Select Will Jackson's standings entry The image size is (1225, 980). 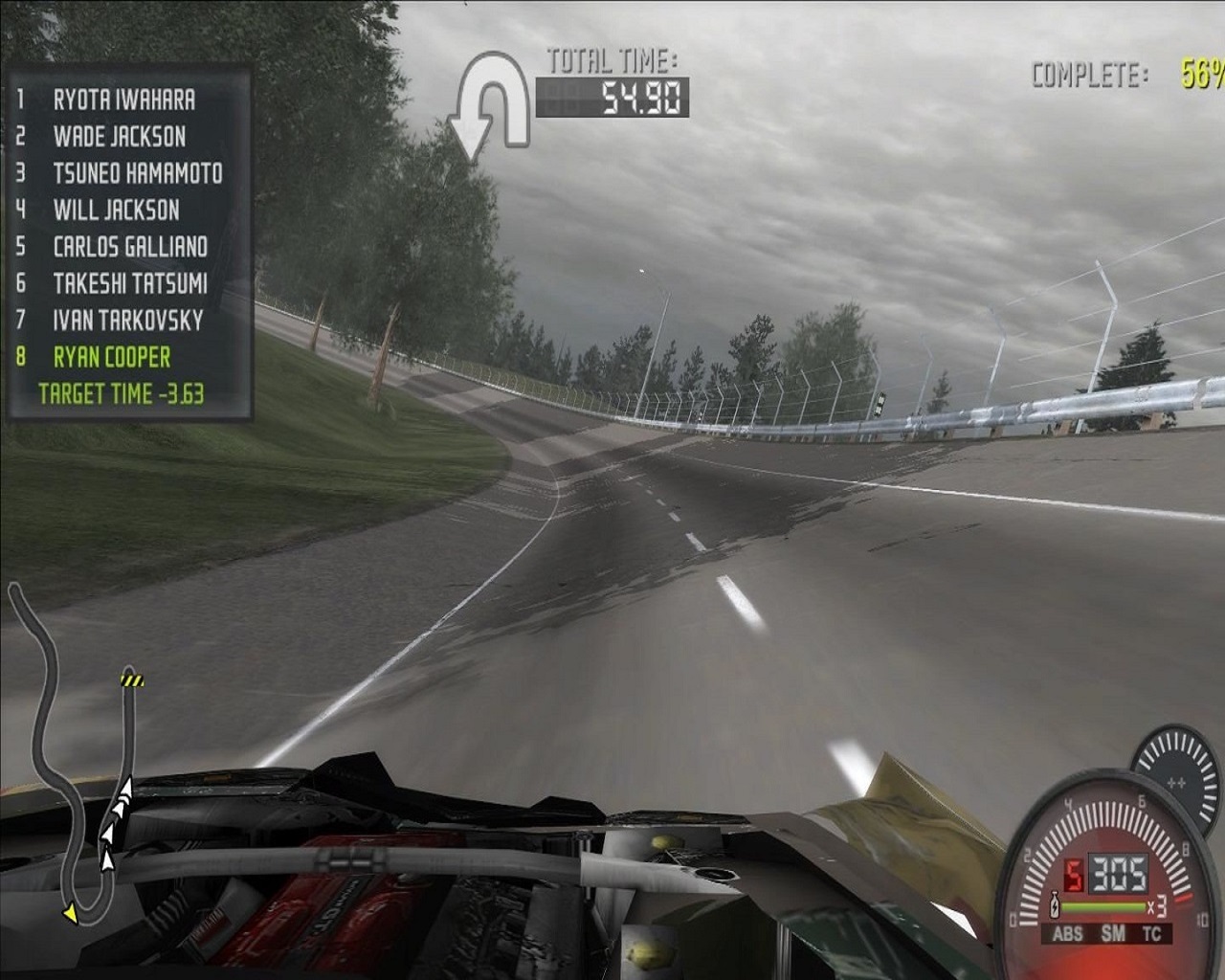116,210
